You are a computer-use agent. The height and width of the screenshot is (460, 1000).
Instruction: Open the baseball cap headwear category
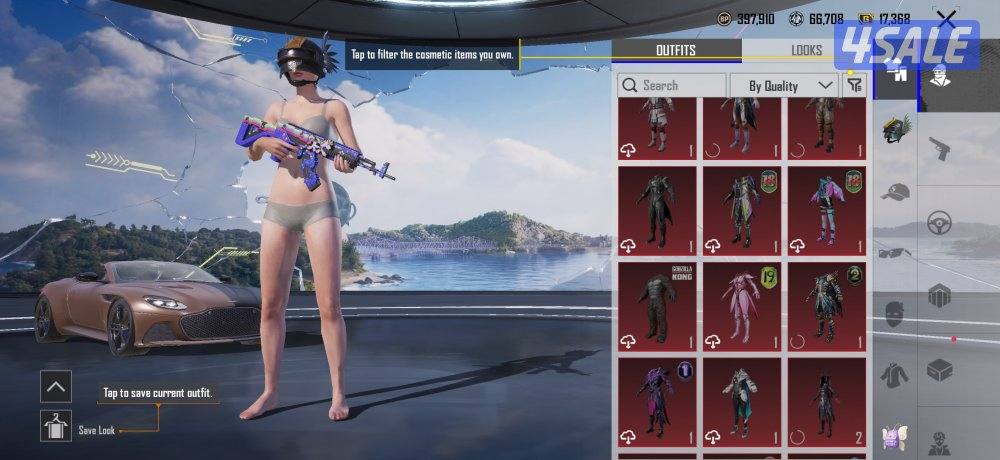895,192
